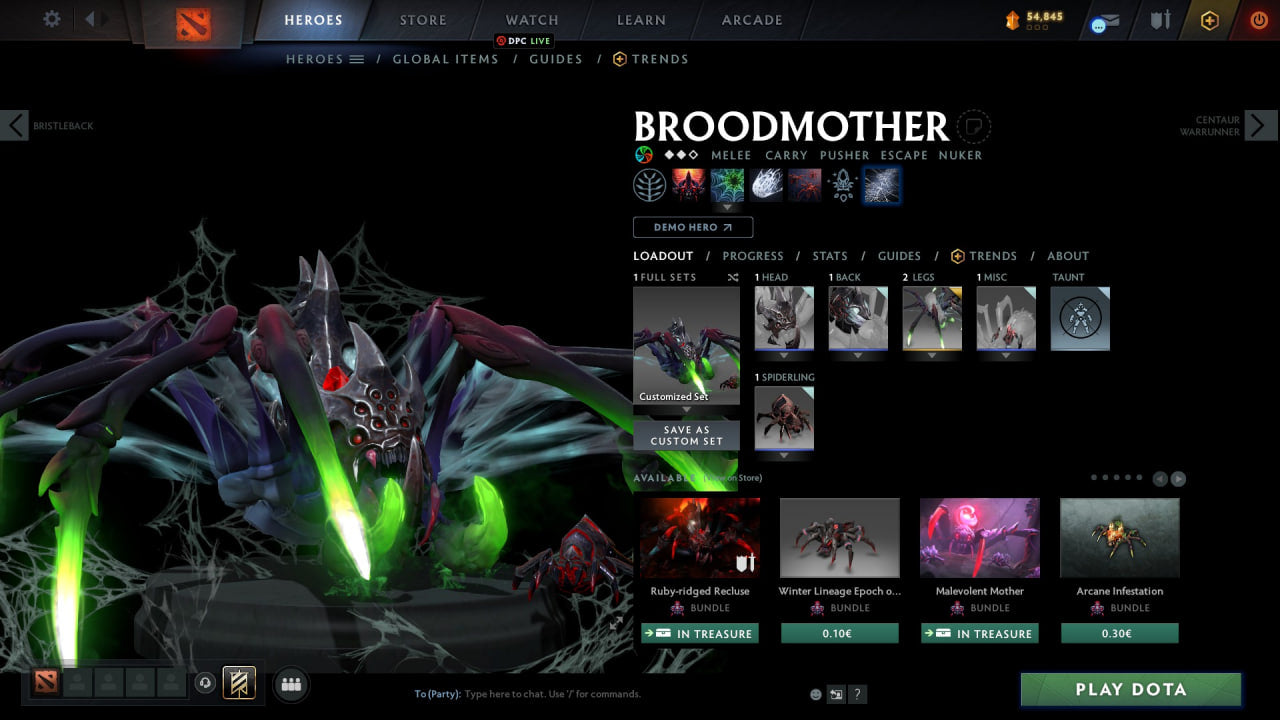1280x720 pixels.
Task: Open Dota Plus via the gold hexagon icon
Action: tap(1208, 20)
